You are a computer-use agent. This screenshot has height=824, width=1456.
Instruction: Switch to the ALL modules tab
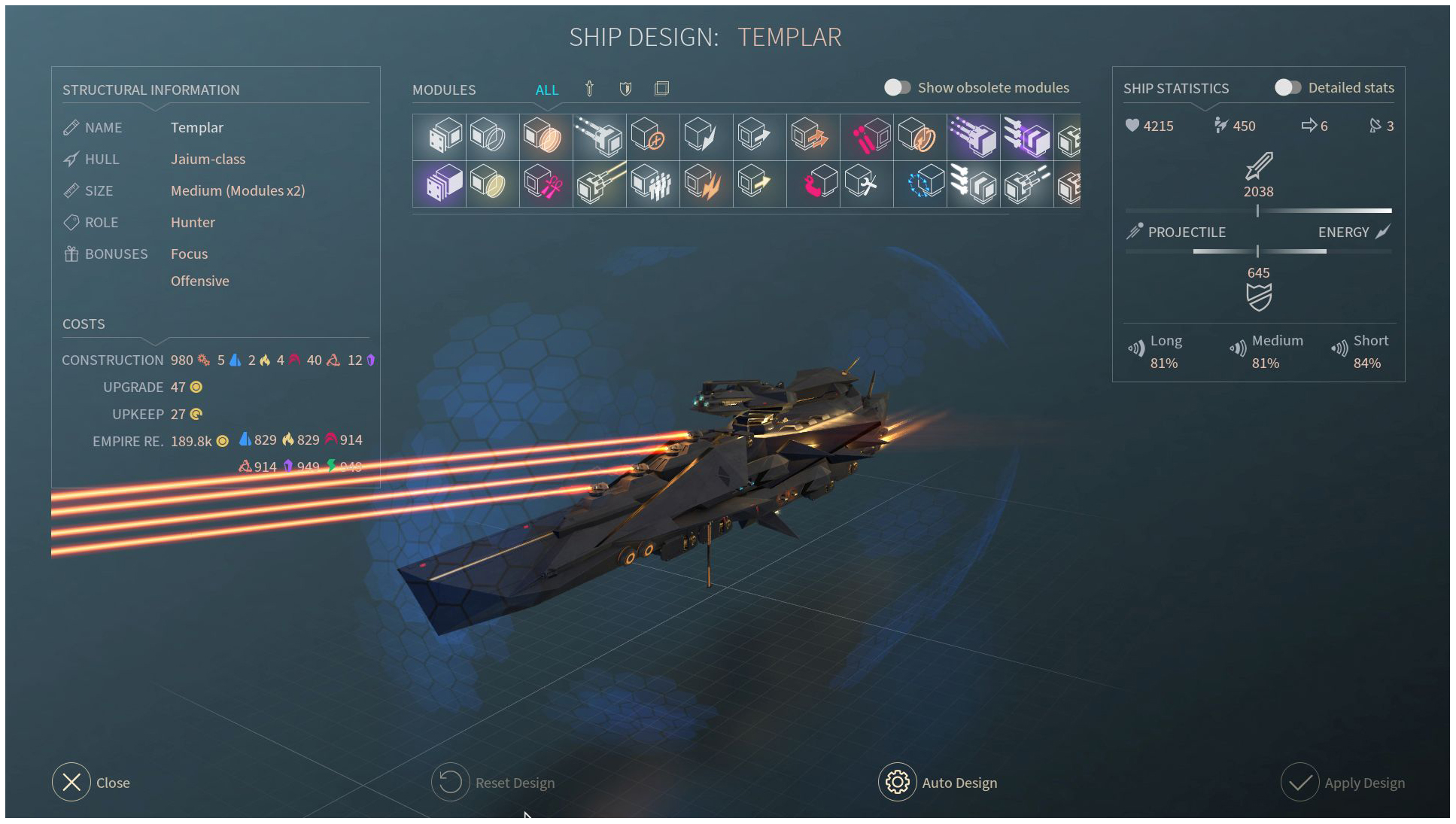click(547, 90)
